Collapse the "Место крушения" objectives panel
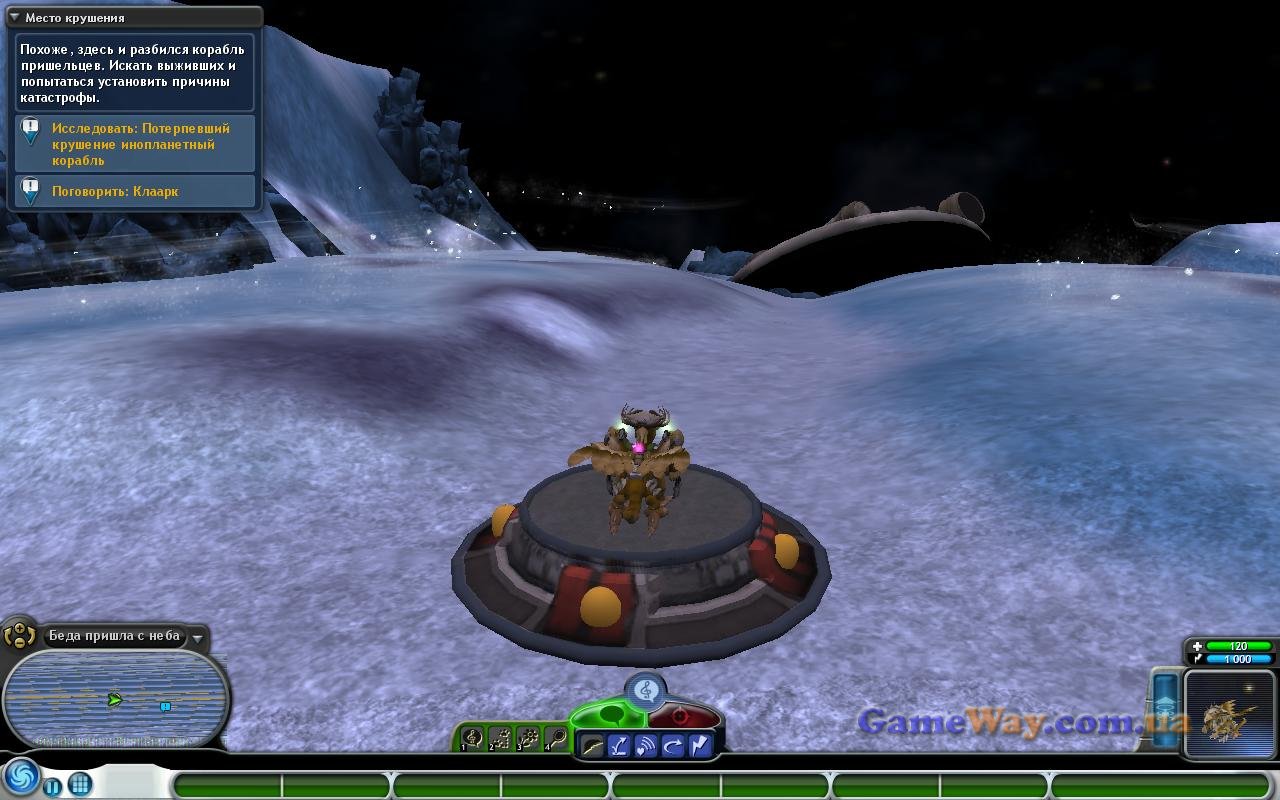The height and width of the screenshot is (800, 1280). click(14, 17)
